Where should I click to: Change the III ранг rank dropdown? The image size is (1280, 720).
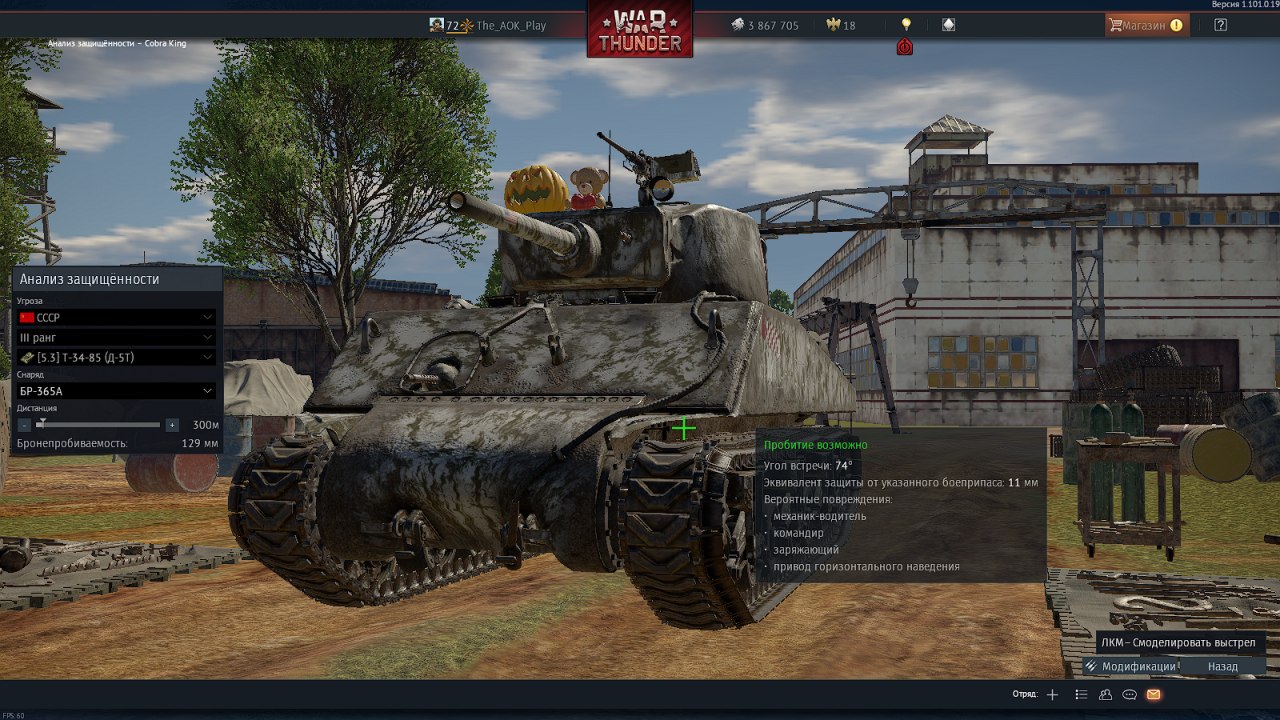[116, 338]
